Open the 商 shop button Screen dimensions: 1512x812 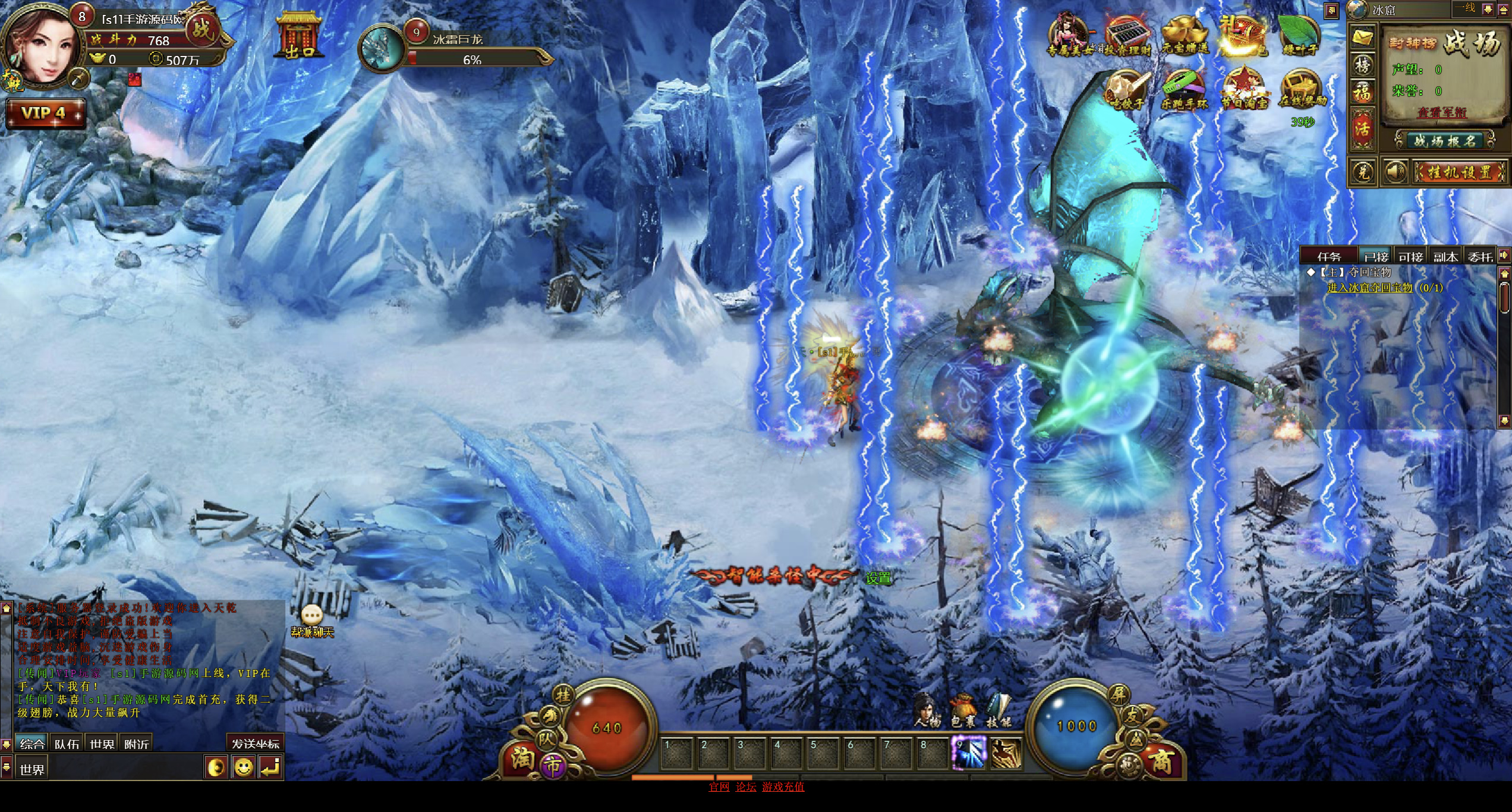1162,761
